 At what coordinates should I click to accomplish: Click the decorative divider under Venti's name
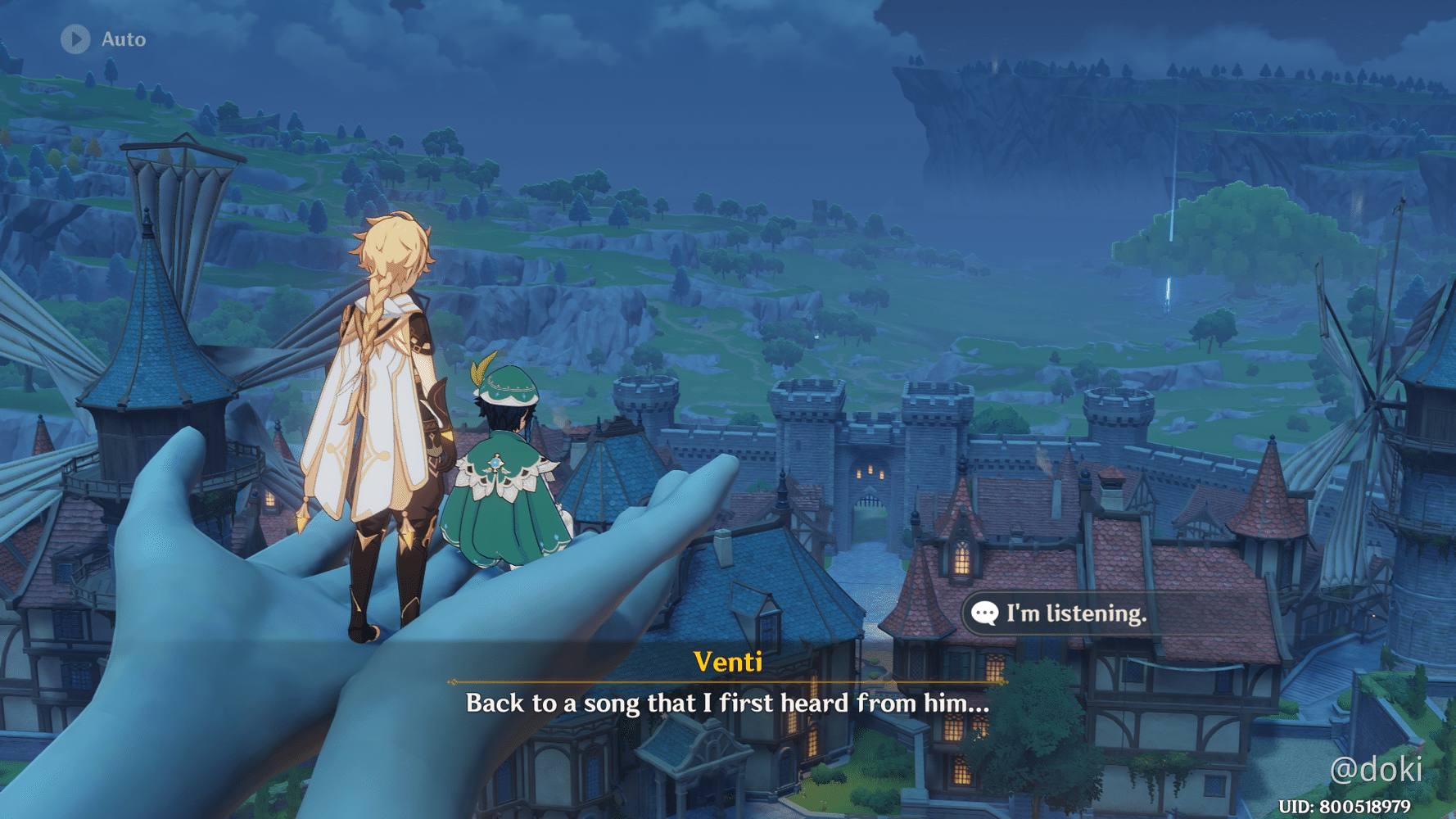tap(728, 682)
